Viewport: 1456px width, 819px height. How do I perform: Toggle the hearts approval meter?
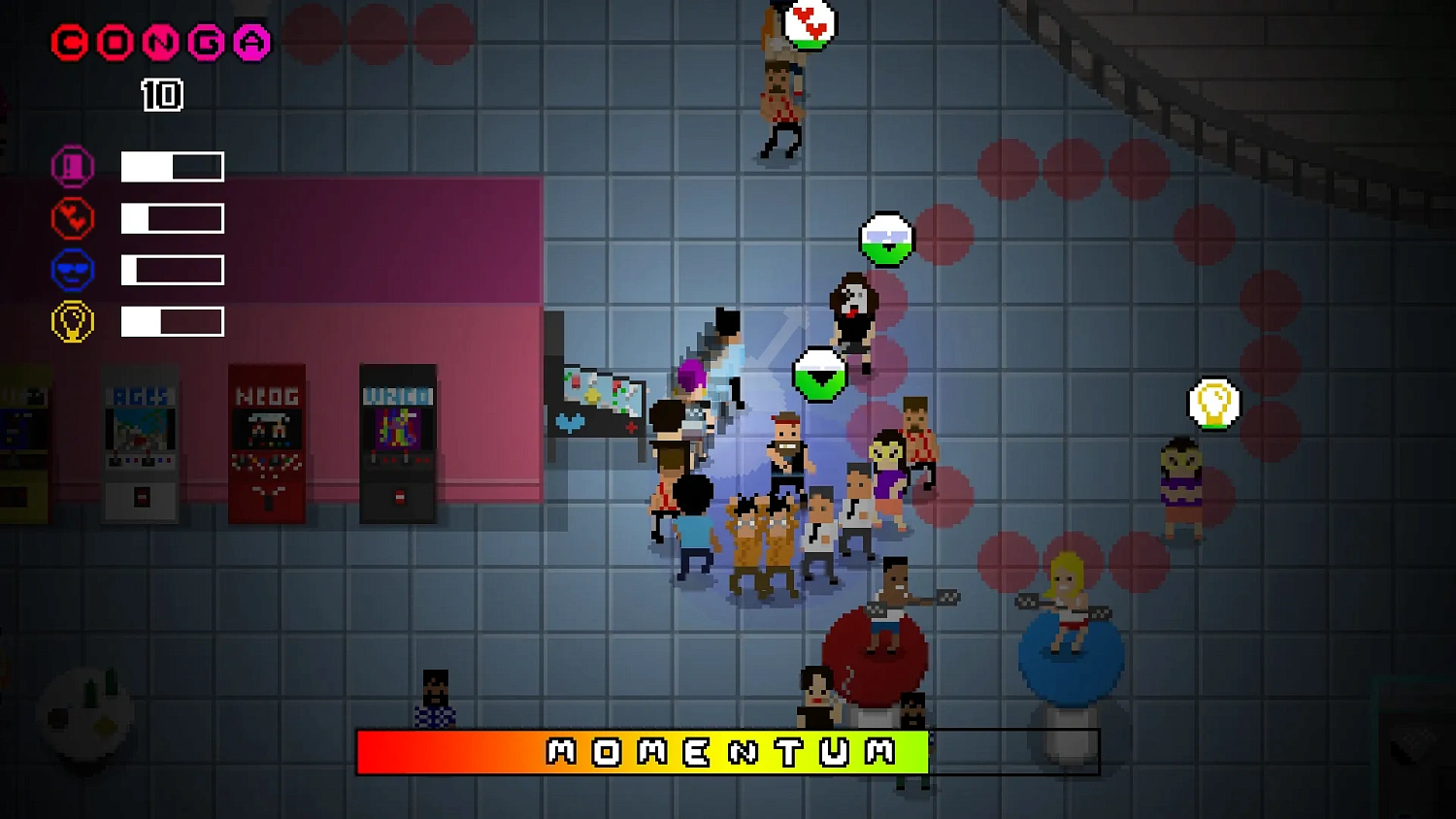[172, 217]
